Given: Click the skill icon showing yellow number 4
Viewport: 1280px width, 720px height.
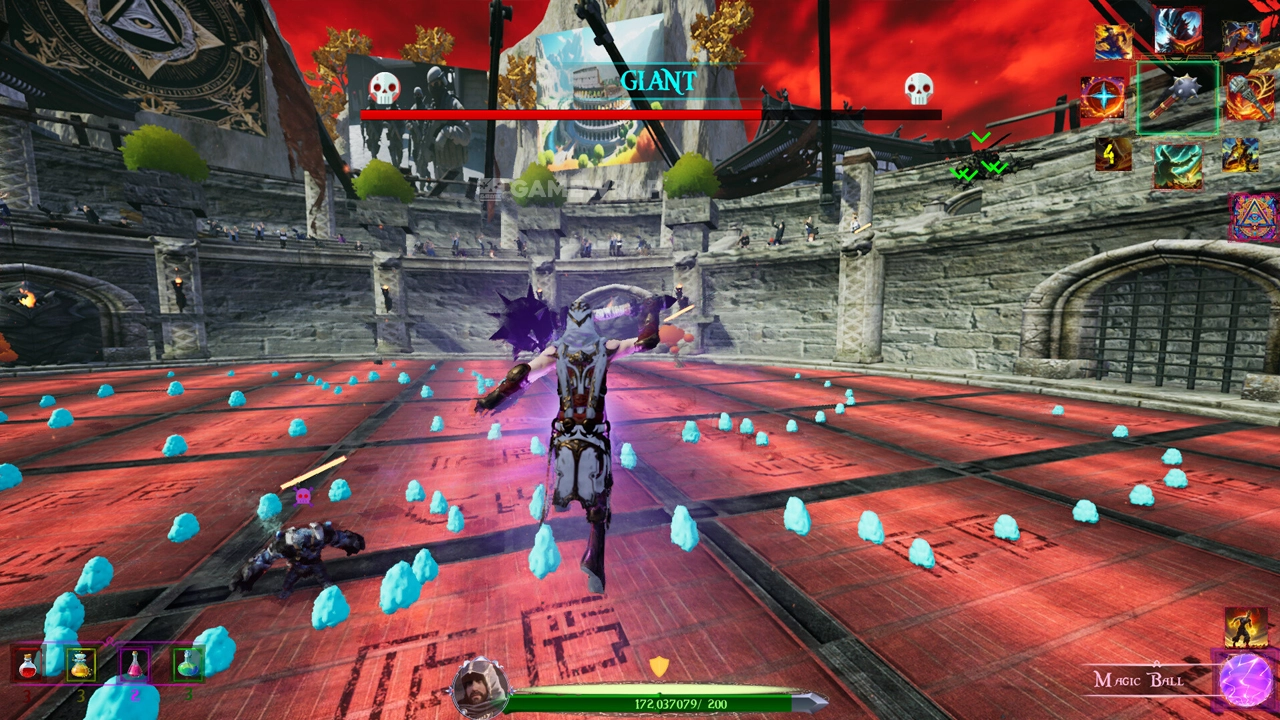Looking at the screenshot, I should tap(1112, 154).
